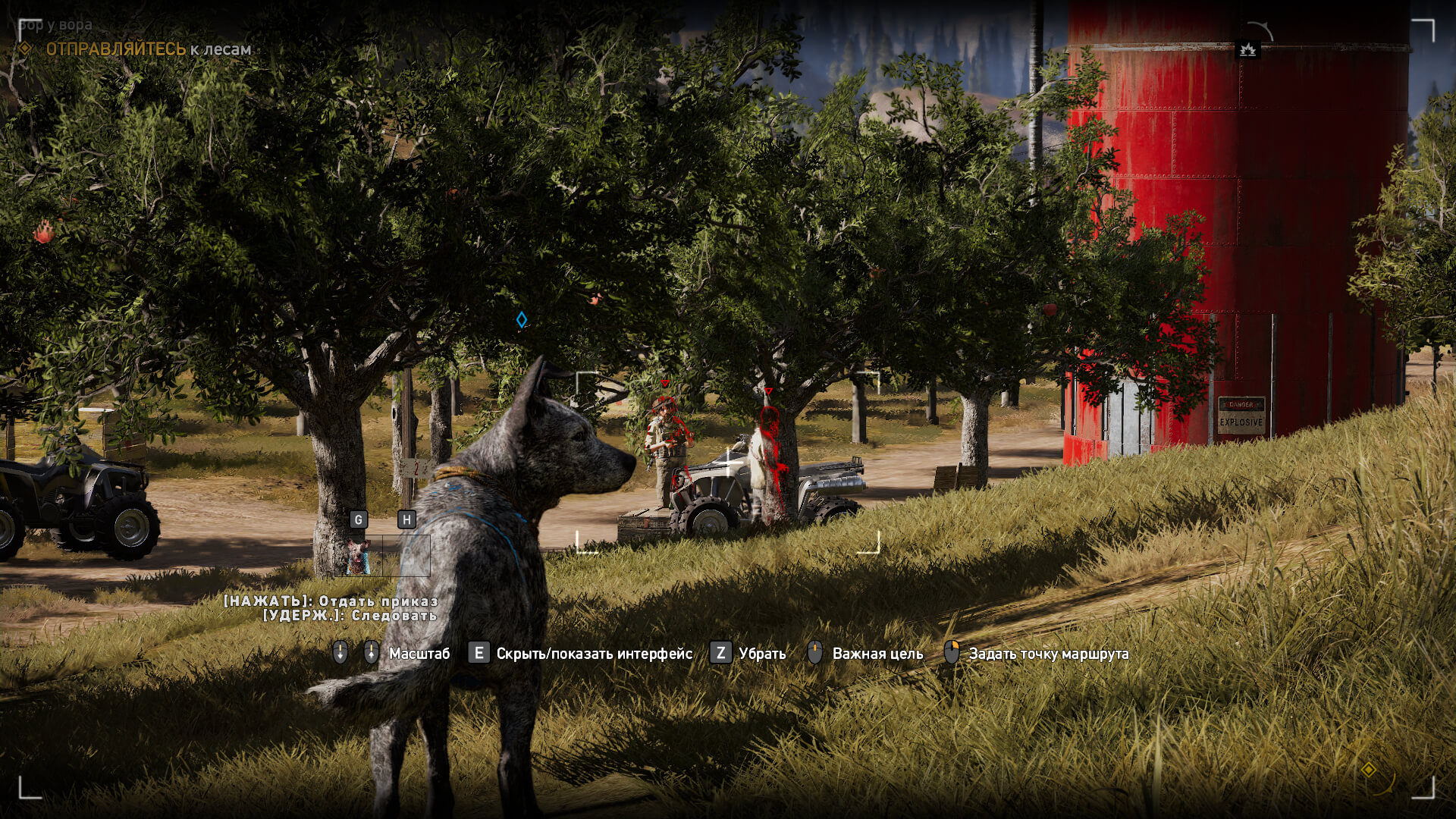Click the mouse icon beside Важная цель

814,651
